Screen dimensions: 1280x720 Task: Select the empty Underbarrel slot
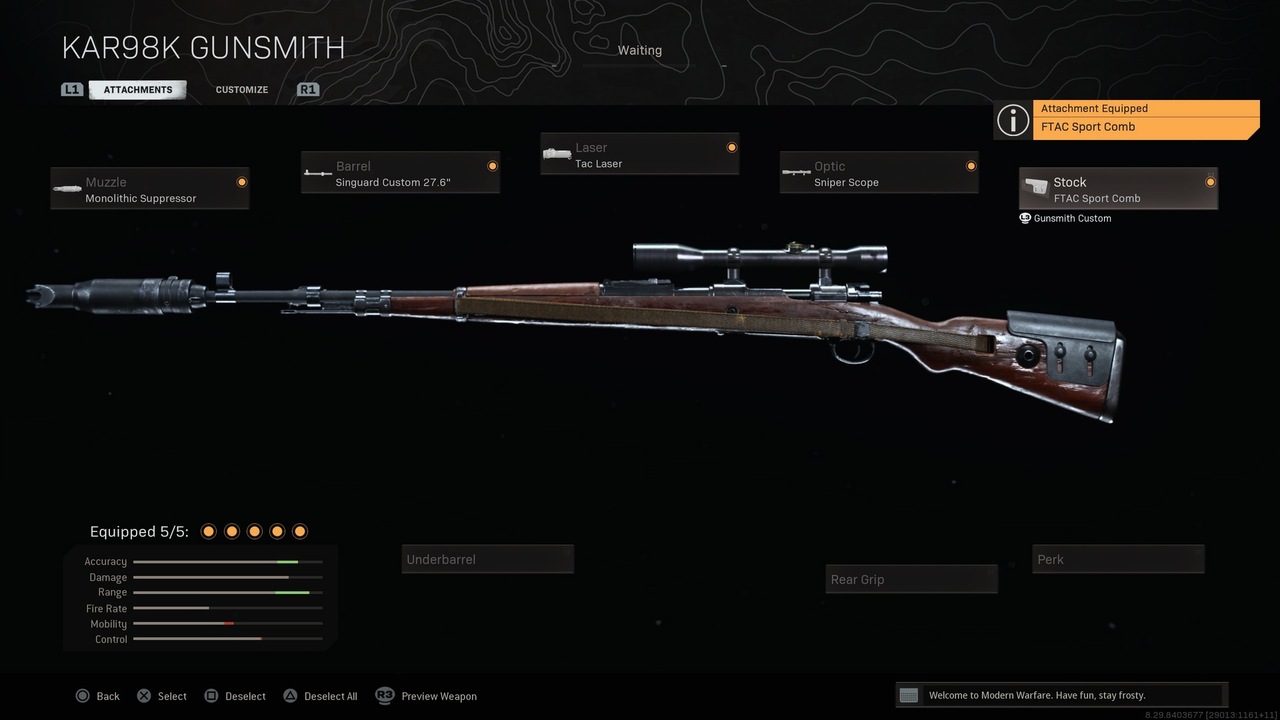click(488, 559)
